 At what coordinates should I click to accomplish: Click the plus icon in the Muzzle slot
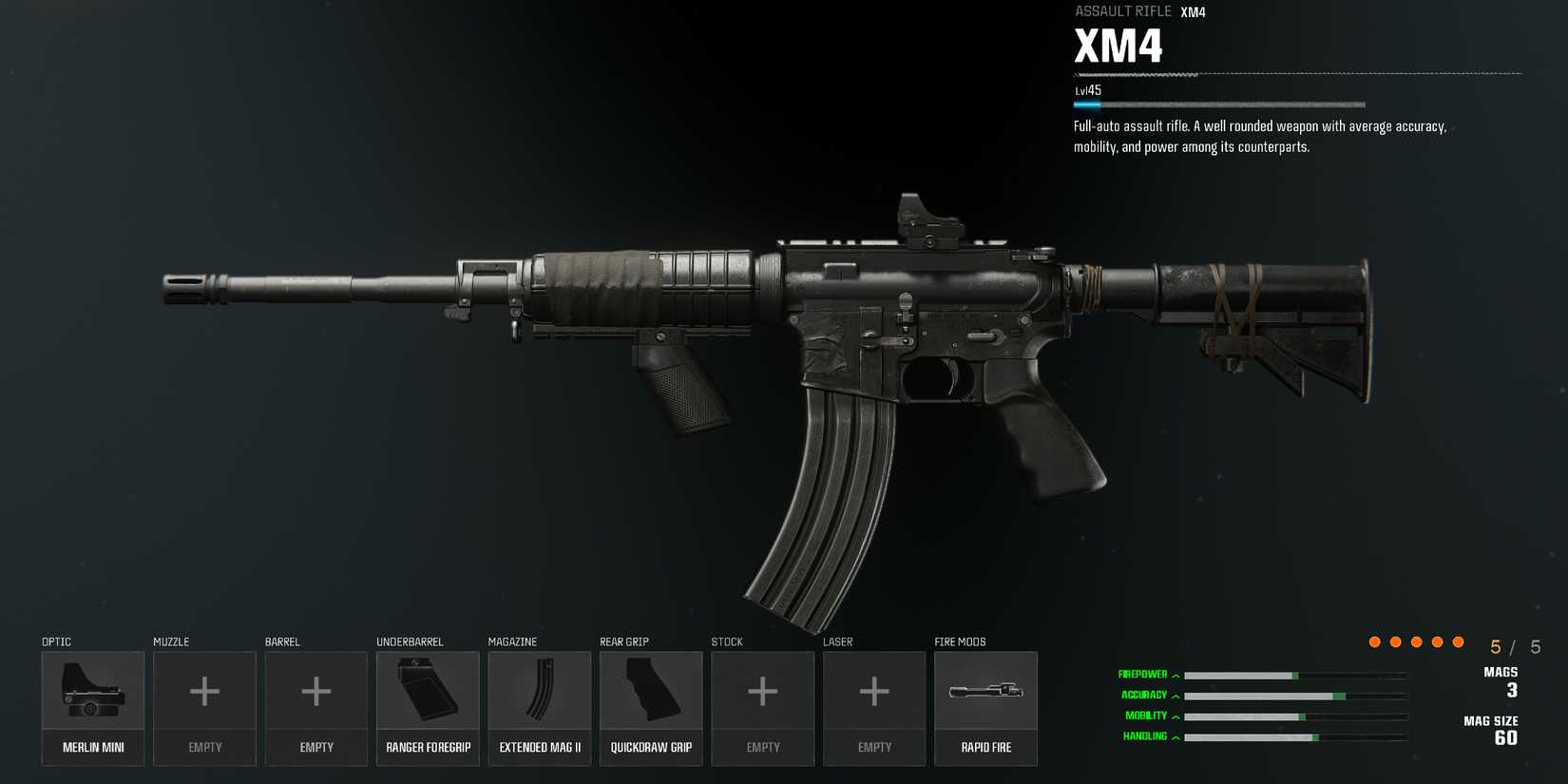pyautogui.click(x=203, y=691)
